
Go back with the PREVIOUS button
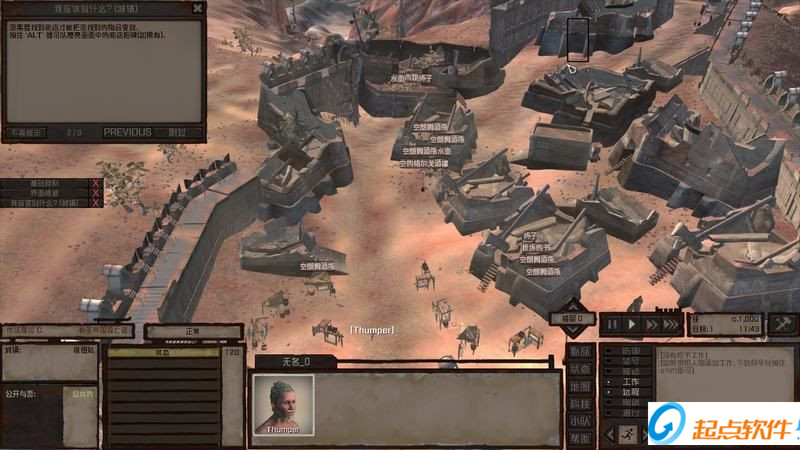tap(127, 132)
